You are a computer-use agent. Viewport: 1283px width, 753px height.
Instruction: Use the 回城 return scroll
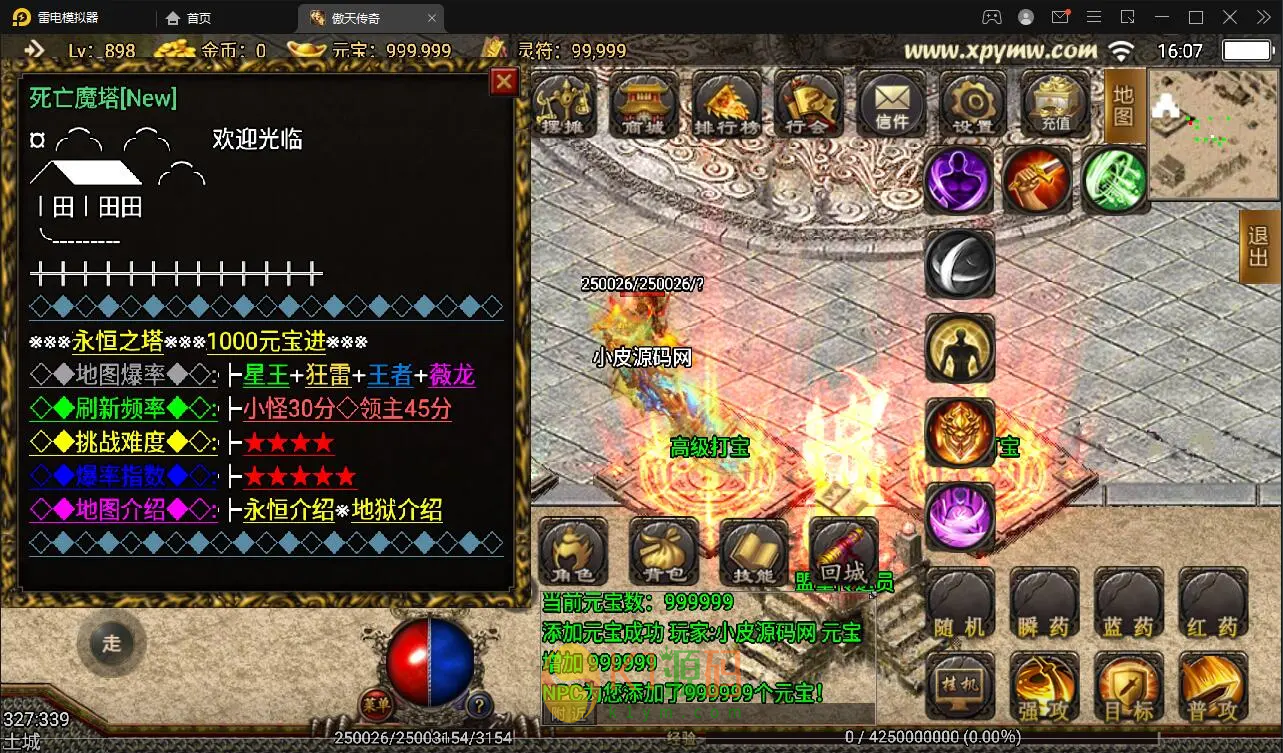843,552
